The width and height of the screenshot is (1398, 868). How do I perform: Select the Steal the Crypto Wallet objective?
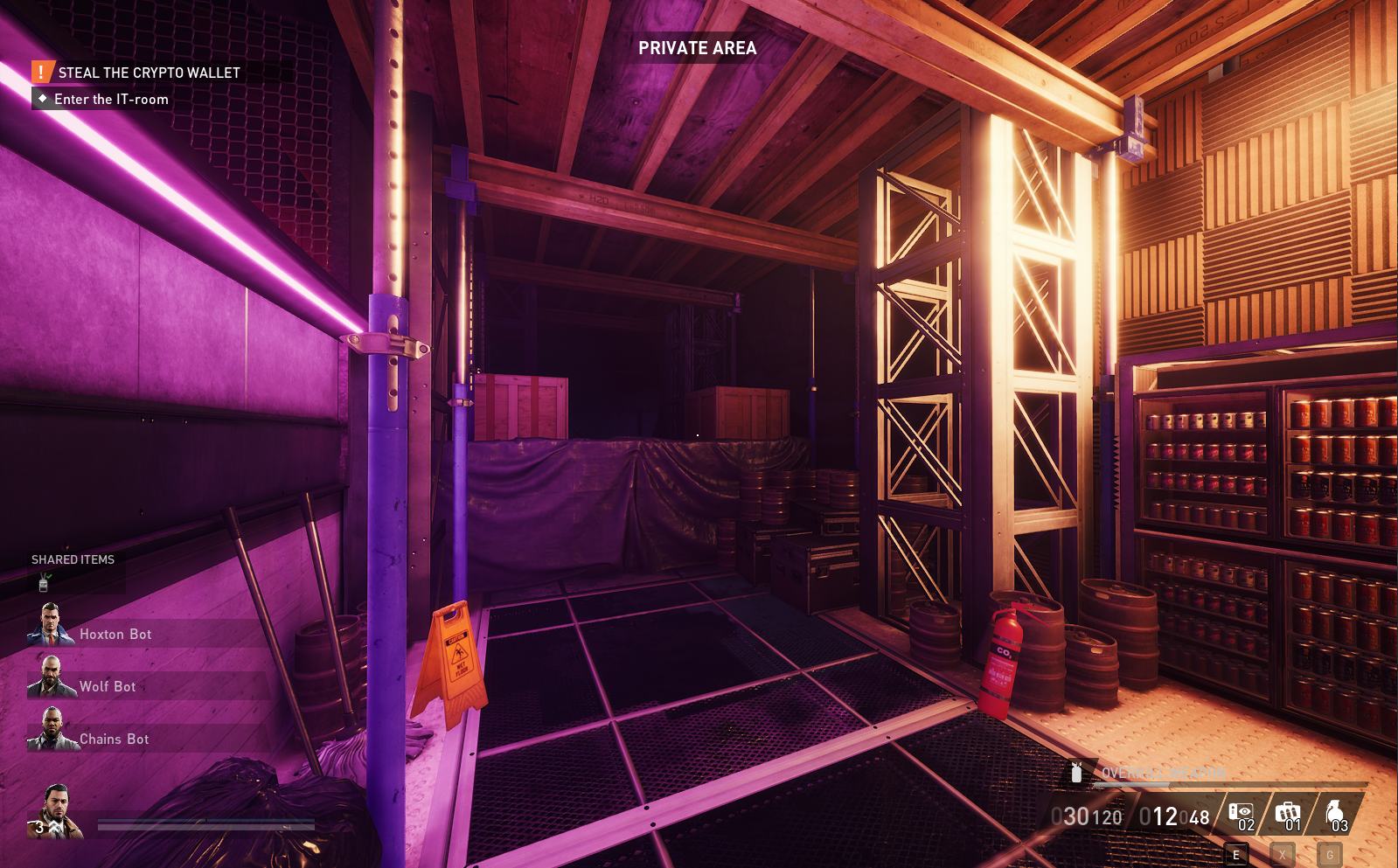click(x=149, y=73)
